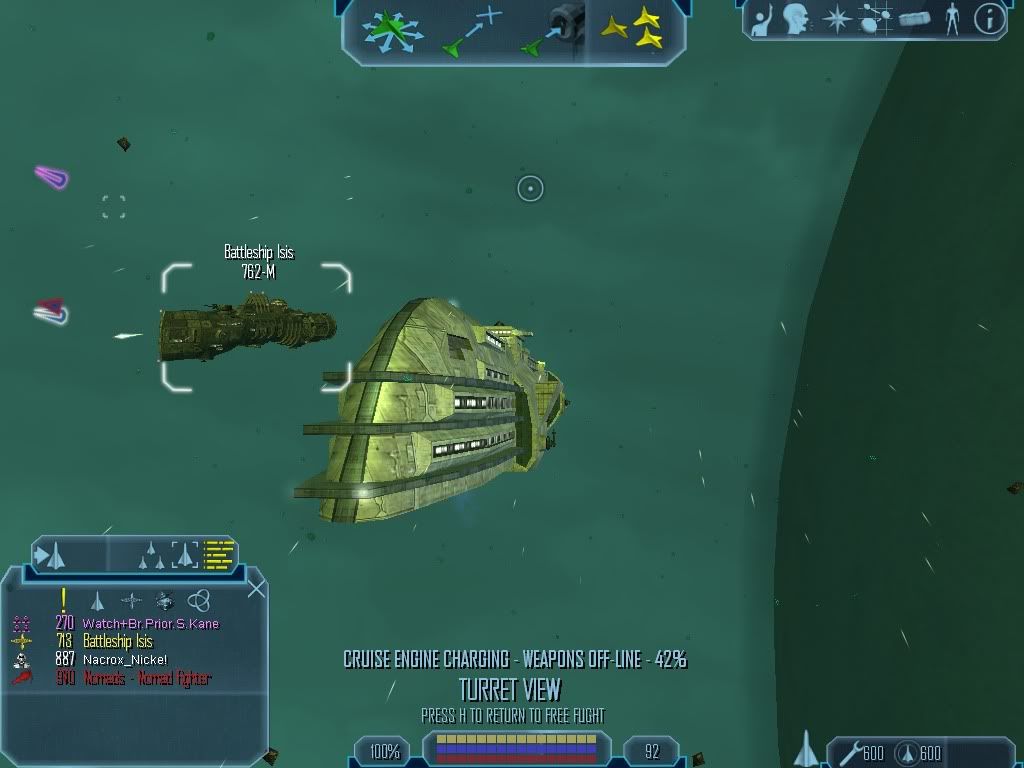Select Watch+Br.Prior.S.Kane in contact list
The width and height of the screenshot is (1024, 768).
(x=150, y=624)
